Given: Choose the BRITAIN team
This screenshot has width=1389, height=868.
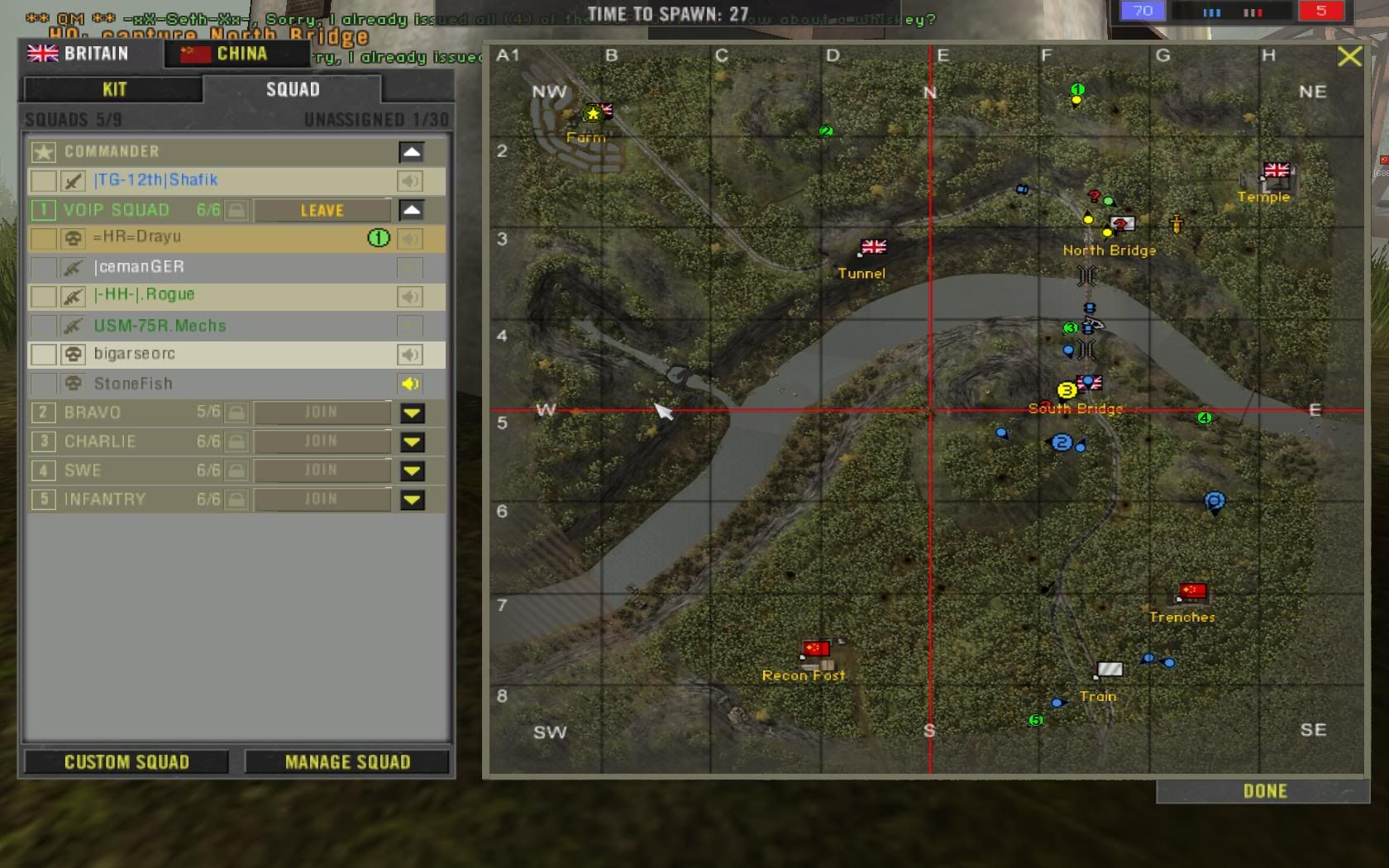Looking at the screenshot, I should coord(80,54).
